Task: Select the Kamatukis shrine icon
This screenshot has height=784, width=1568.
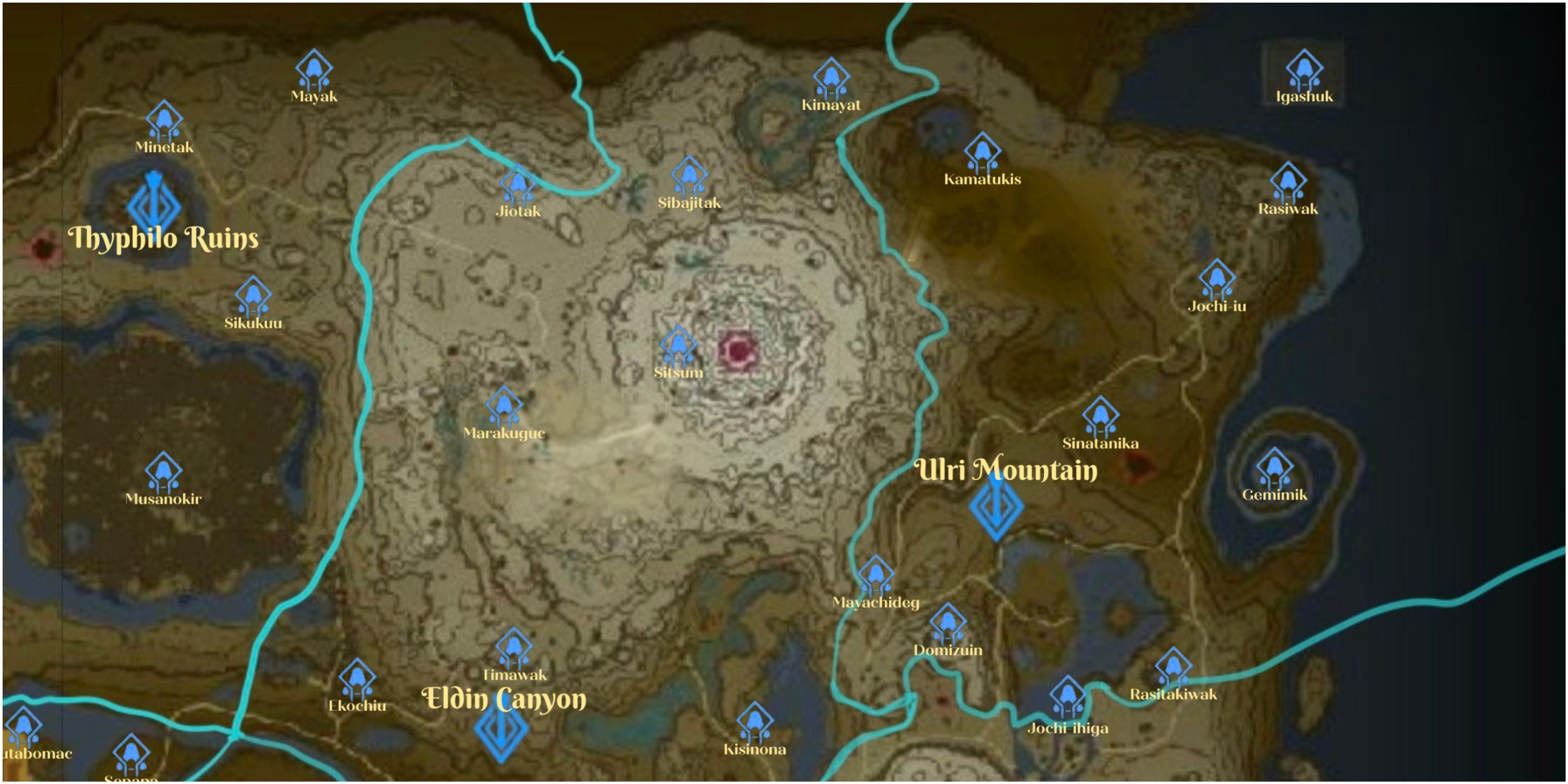Action: click(x=983, y=154)
